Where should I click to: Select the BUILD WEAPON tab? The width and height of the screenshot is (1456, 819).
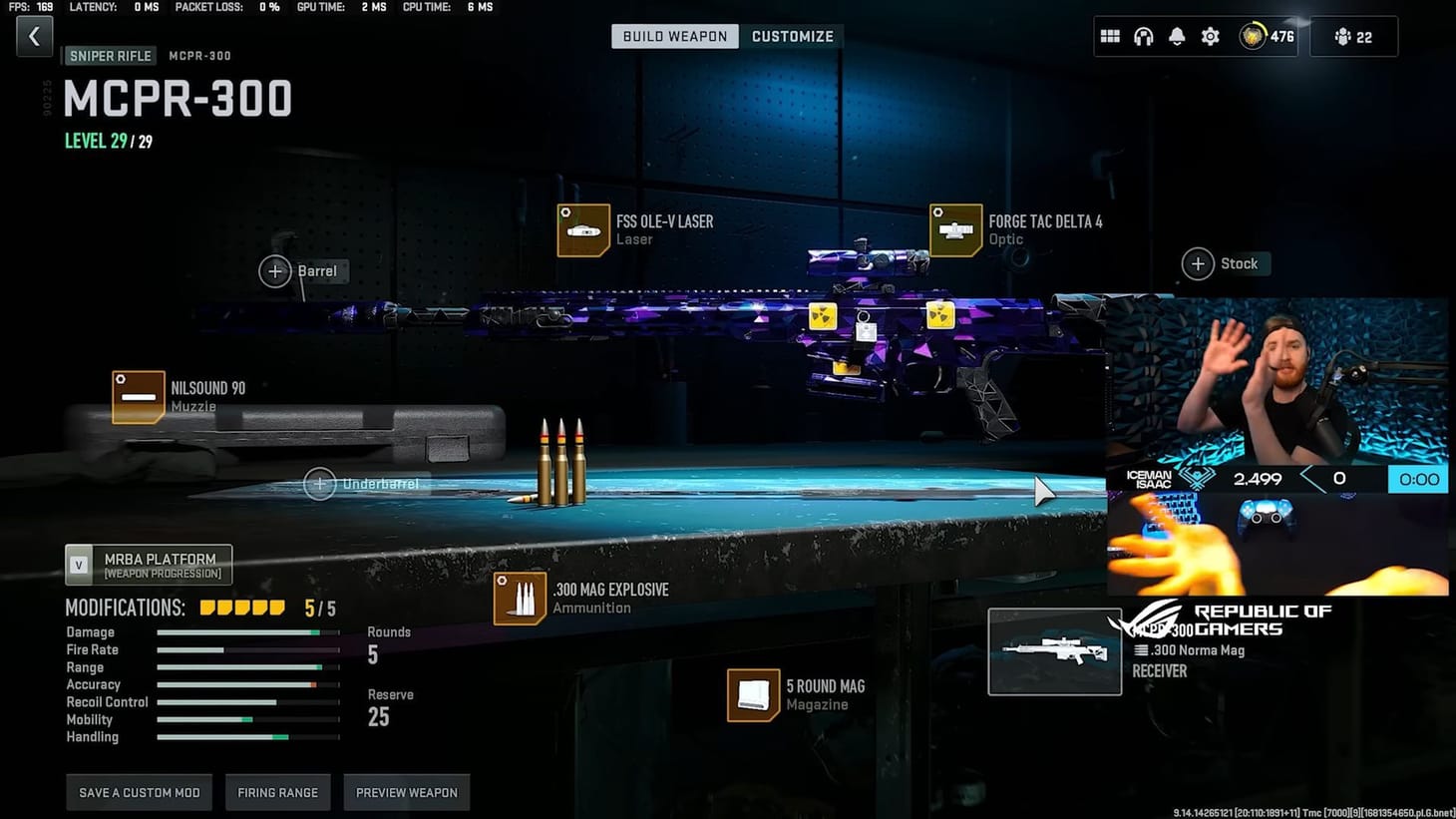(674, 36)
